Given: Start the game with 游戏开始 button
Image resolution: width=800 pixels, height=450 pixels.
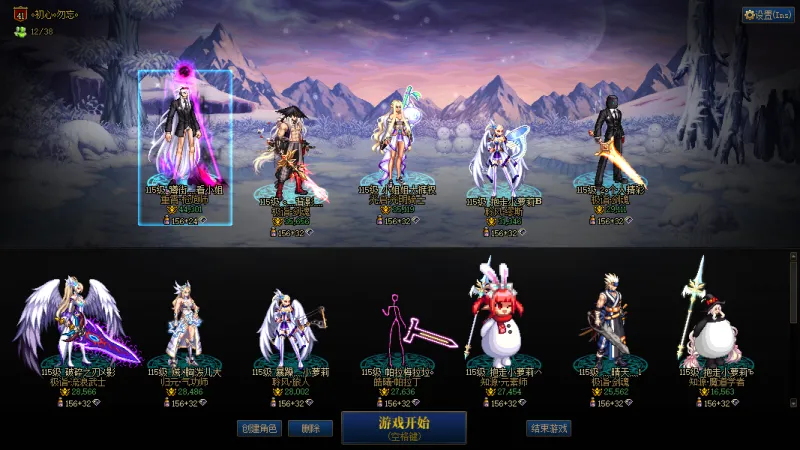Looking at the screenshot, I should pyautogui.click(x=403, y=427).
